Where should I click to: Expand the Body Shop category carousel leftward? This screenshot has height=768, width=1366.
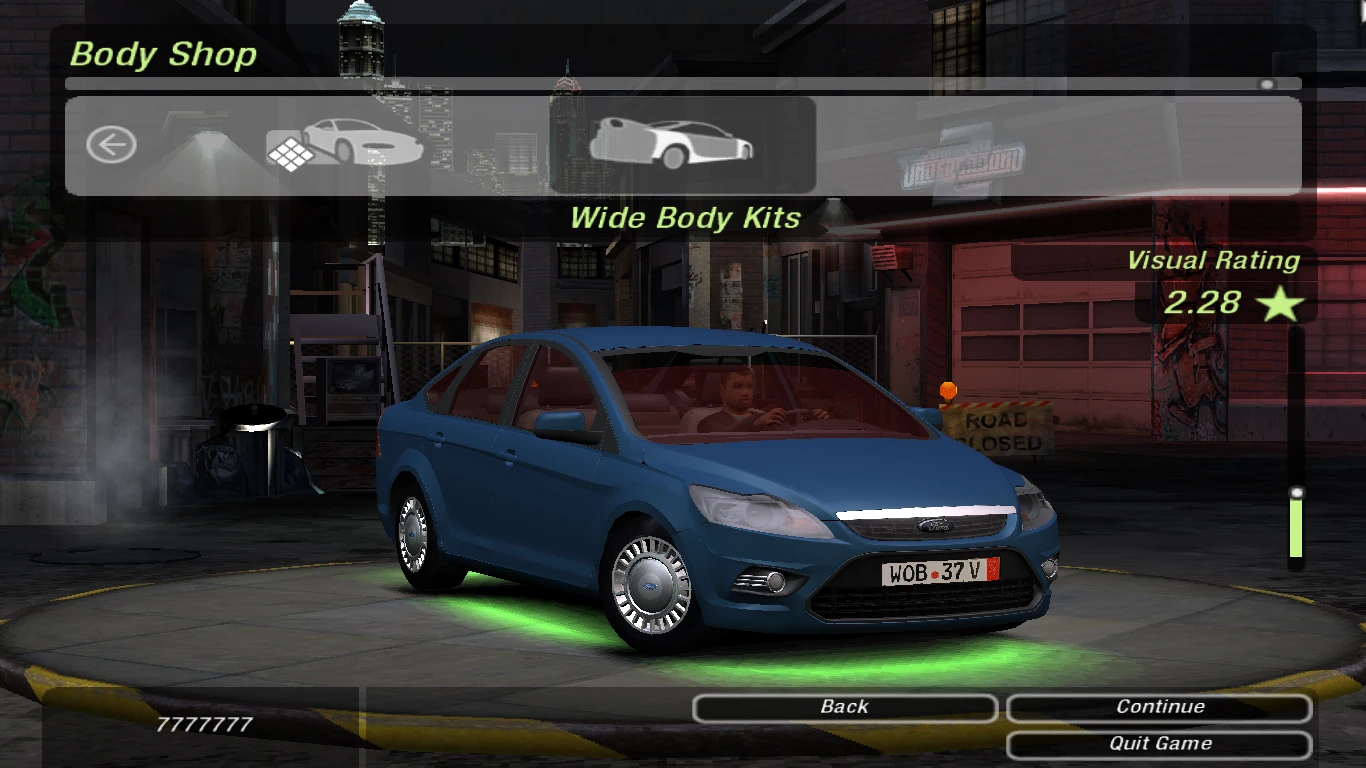(x=111, y=144)
